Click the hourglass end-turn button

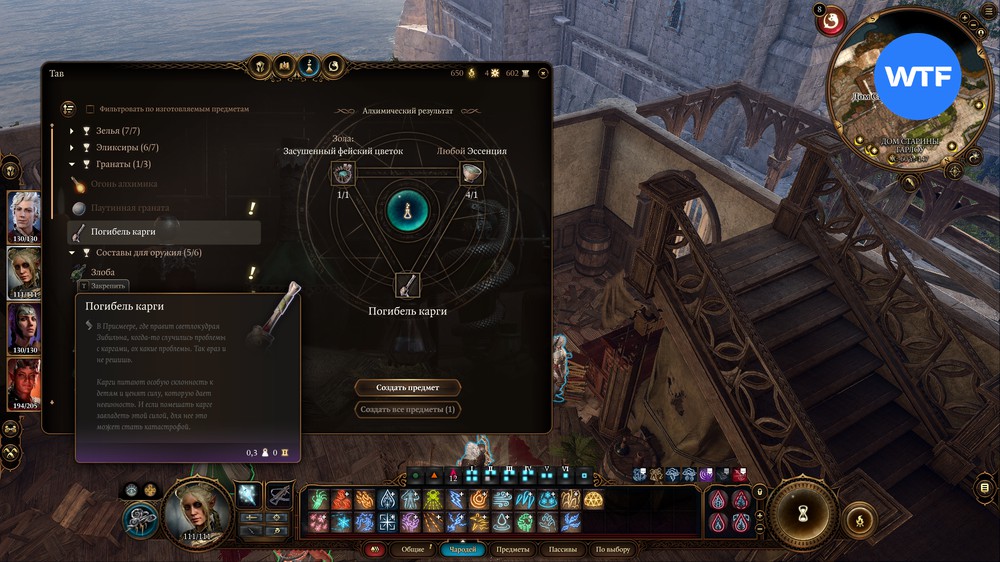click(802, 509)
